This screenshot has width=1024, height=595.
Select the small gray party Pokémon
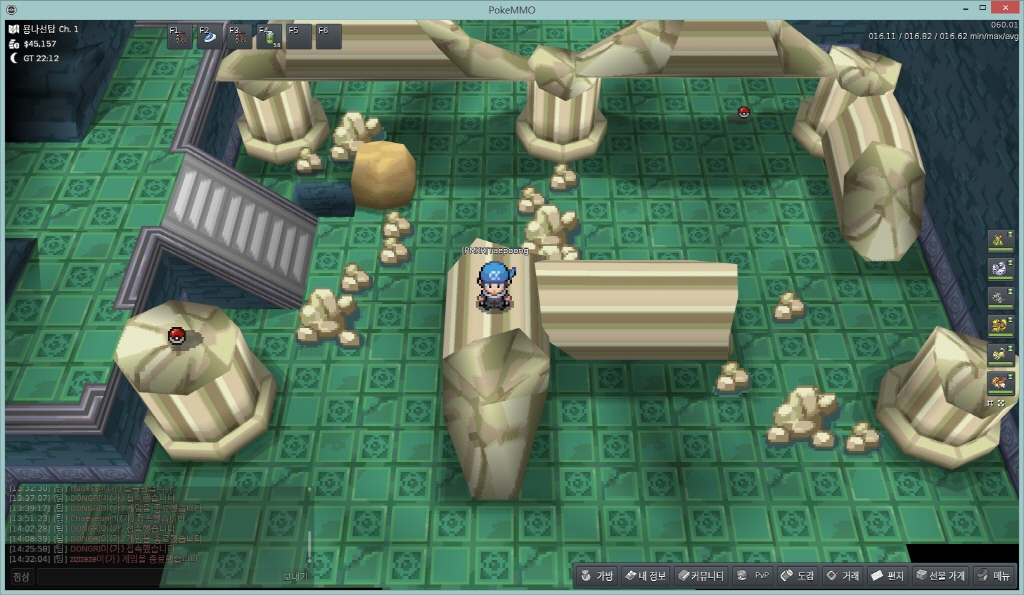click(998, 297)
